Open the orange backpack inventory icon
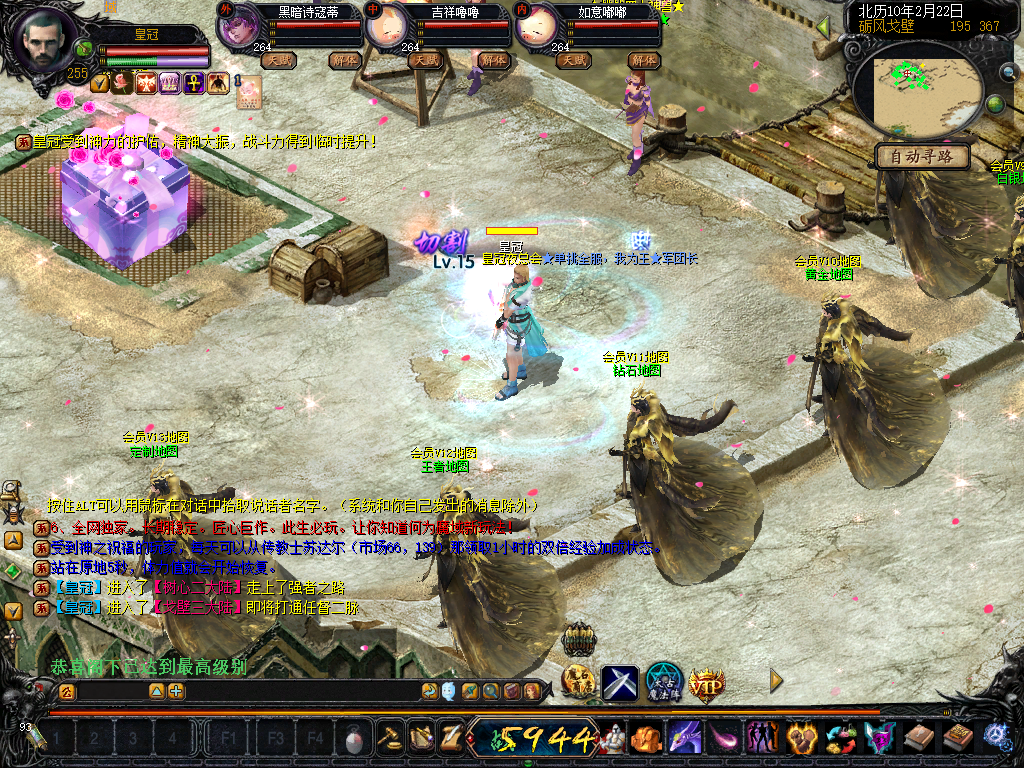 [x=645, y=738]
